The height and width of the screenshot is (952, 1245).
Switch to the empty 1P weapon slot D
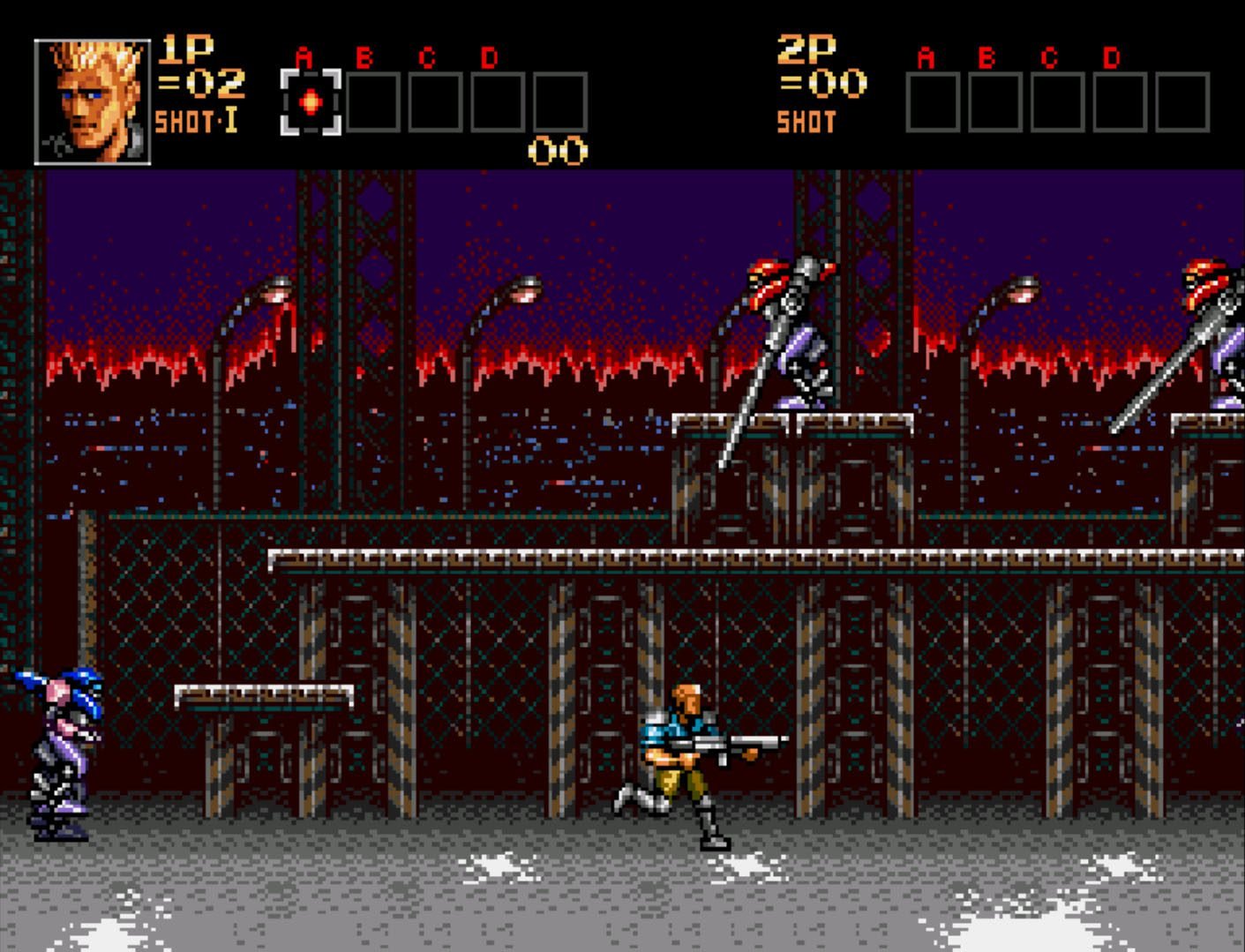(498, 102)
